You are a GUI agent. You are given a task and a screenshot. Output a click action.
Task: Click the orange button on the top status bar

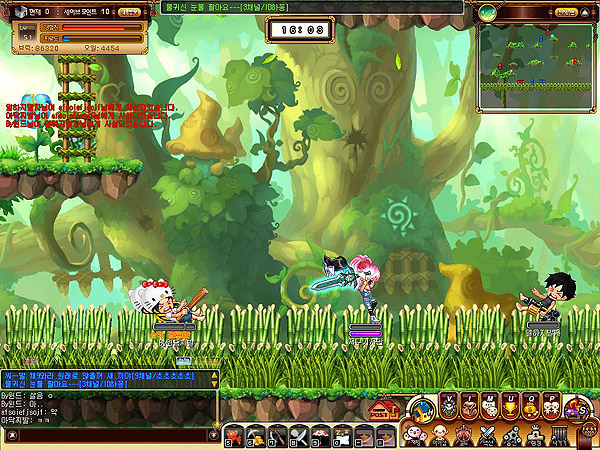tap(129, 12)
